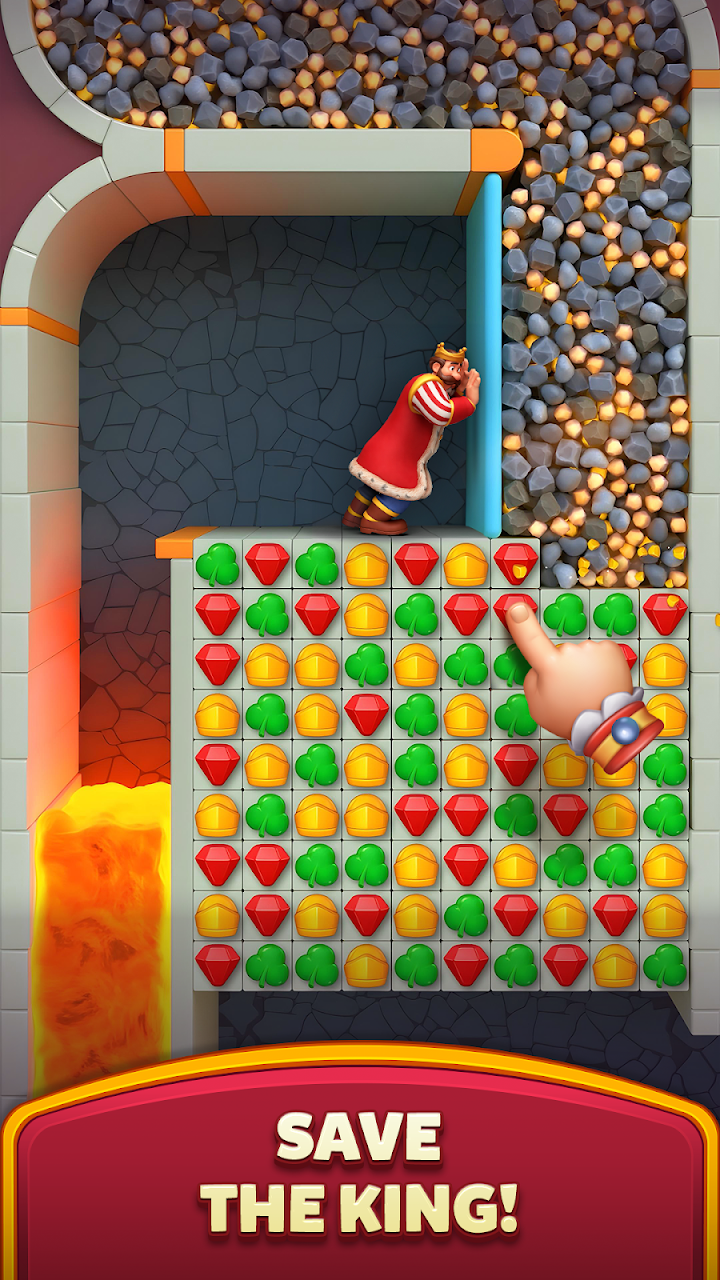The width and height of the screenshot is (720, 1280).
Task: Pick the green clover tile beneath the orange ledge
Action: [217, 565]
